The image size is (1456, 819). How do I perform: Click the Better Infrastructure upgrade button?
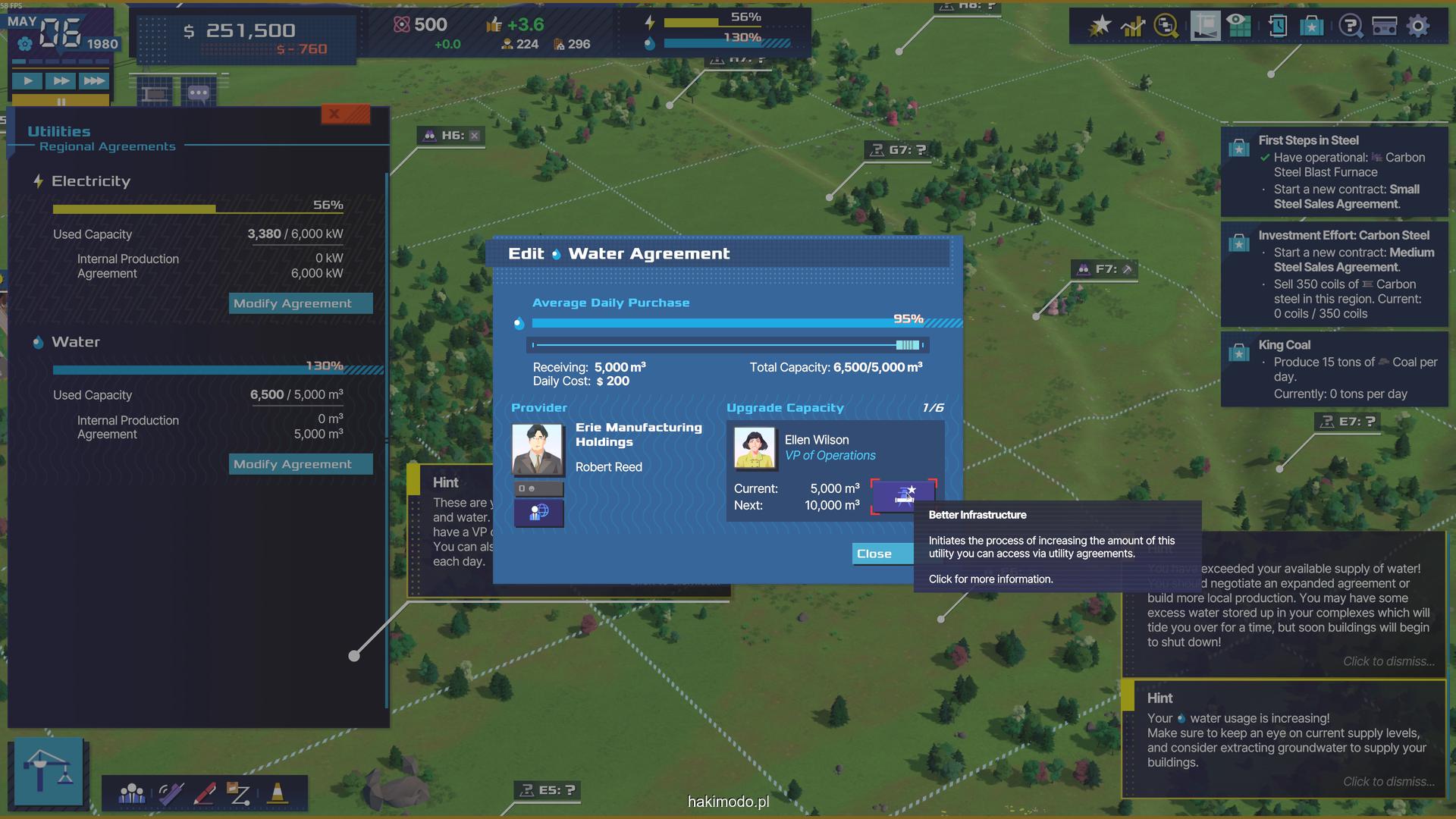[x=903, y=496]
